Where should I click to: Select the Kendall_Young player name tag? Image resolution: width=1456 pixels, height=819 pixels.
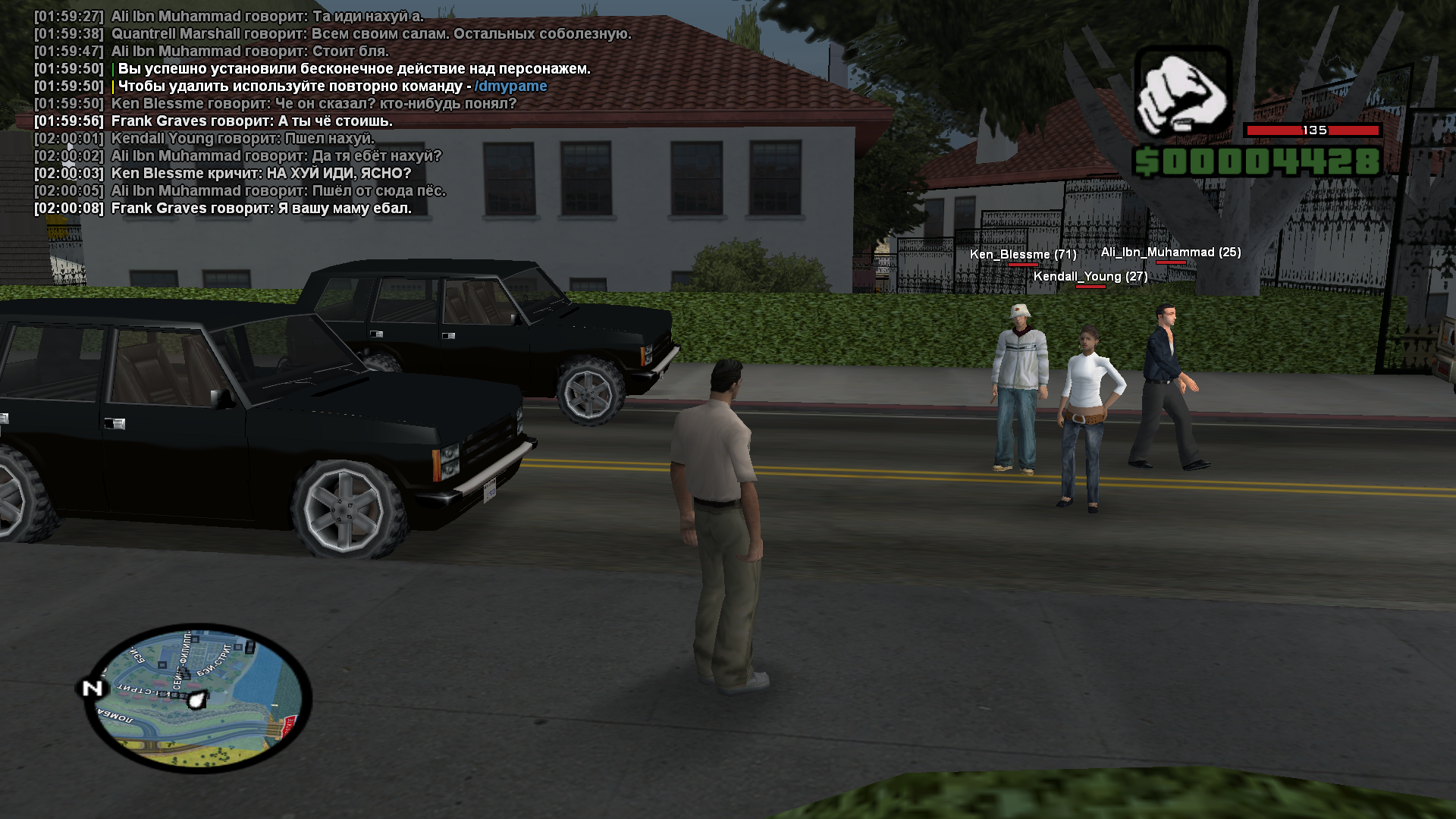coord(1090,277)
